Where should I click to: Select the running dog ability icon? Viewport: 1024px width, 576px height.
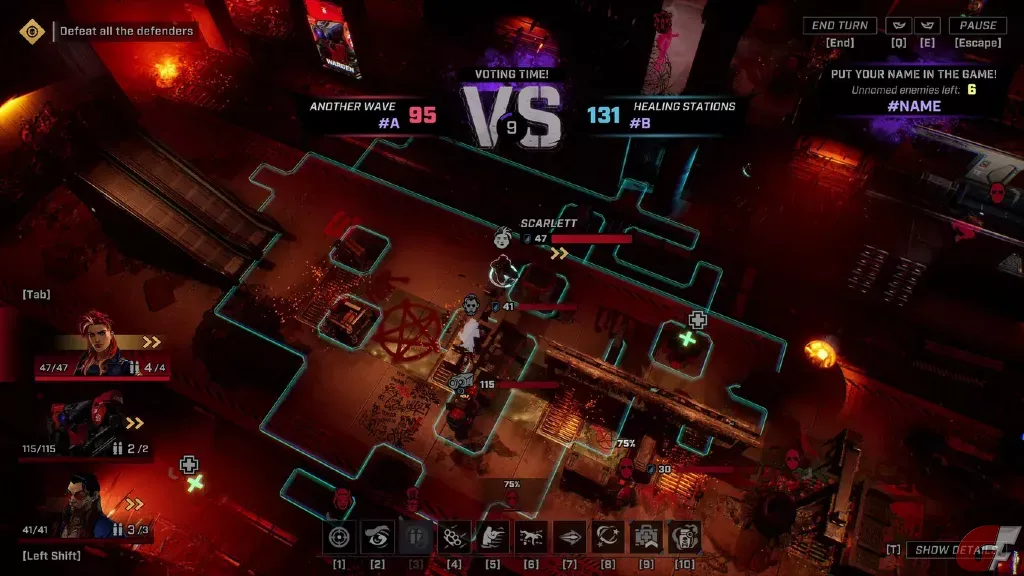coord(532,538)
